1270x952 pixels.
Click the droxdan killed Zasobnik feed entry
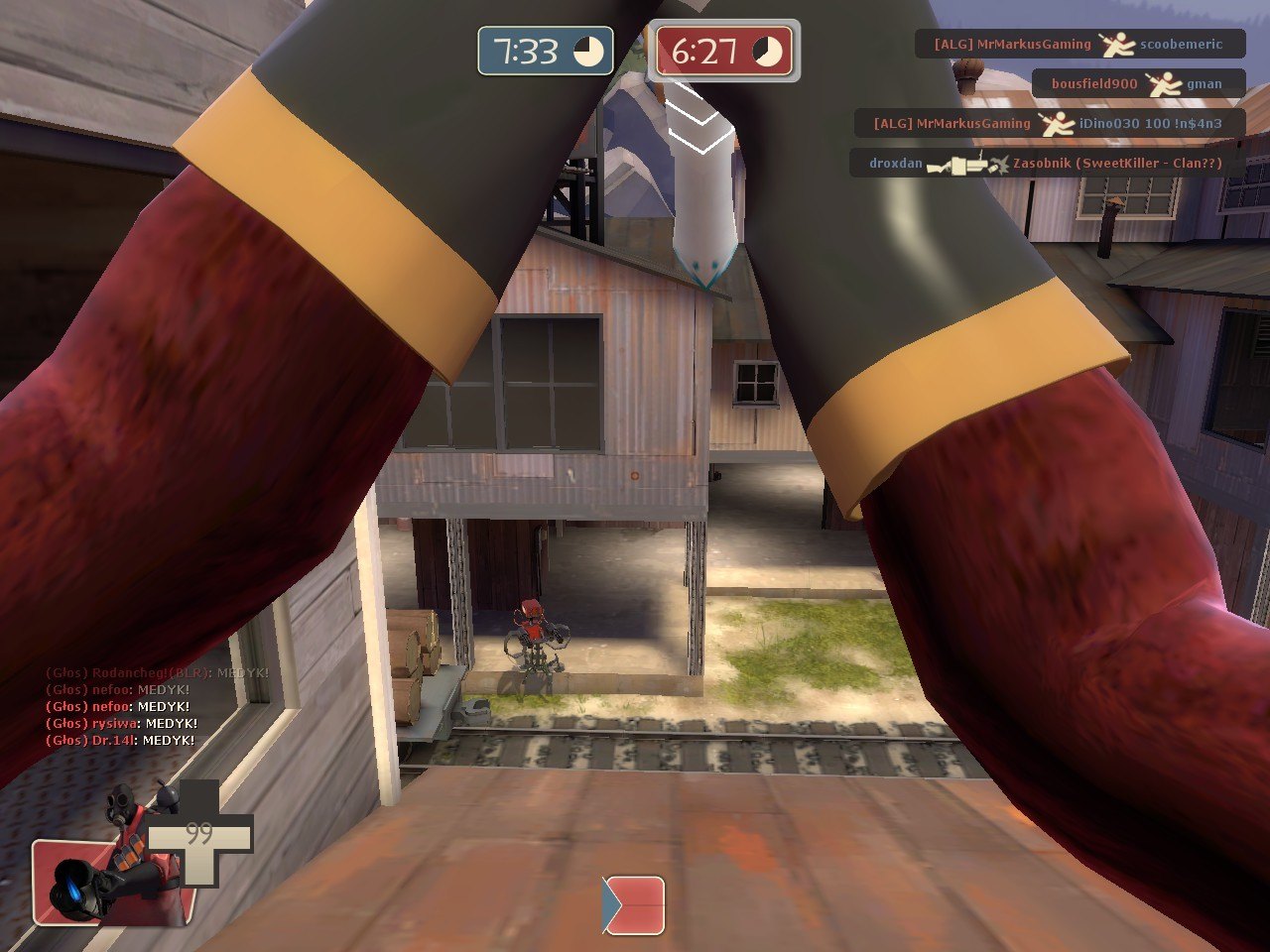click(1047, 163)
